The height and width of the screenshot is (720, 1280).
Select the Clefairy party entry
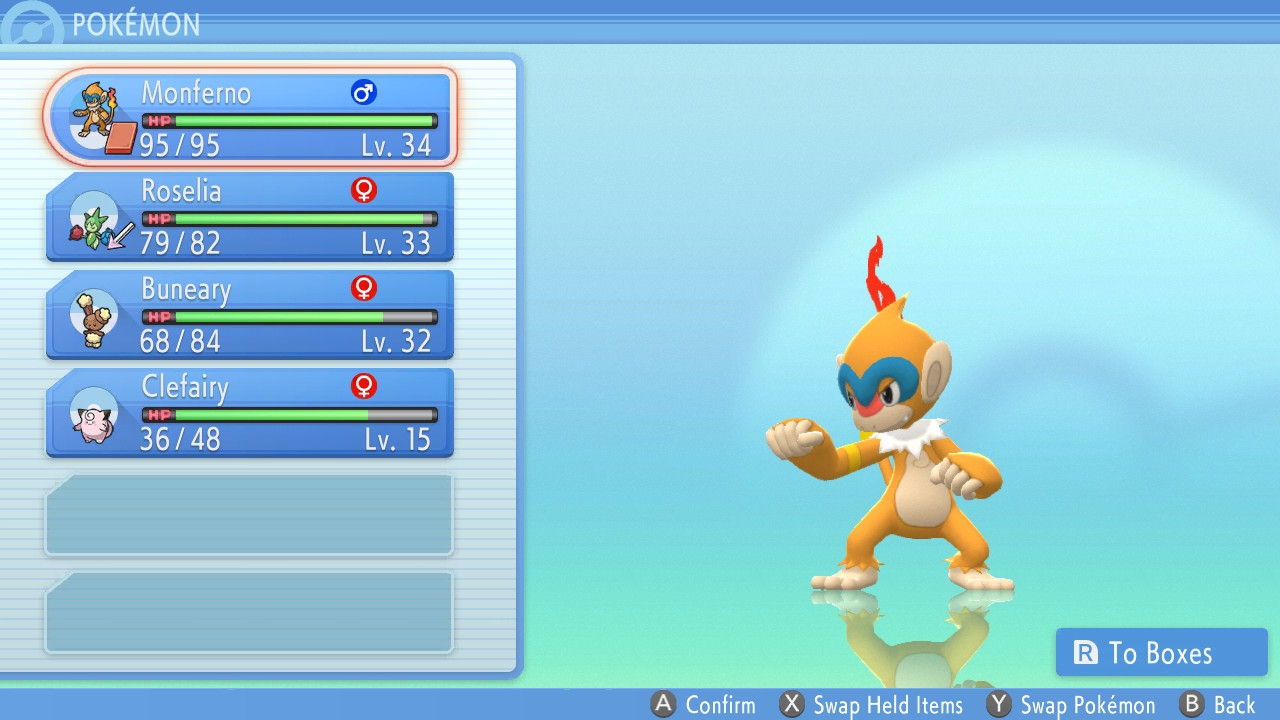250,412
